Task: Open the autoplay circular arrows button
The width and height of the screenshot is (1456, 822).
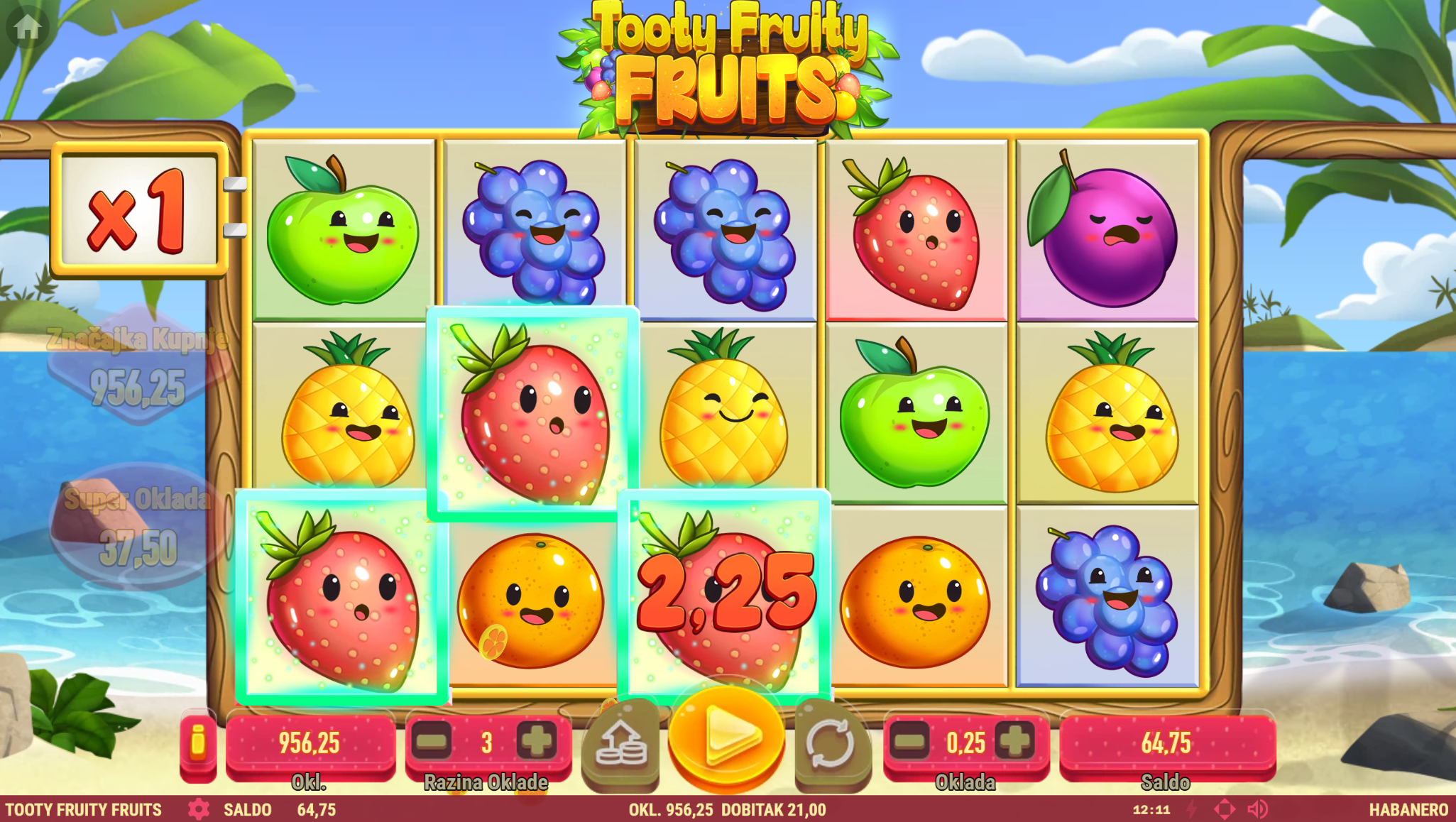Action: (831, 744)
